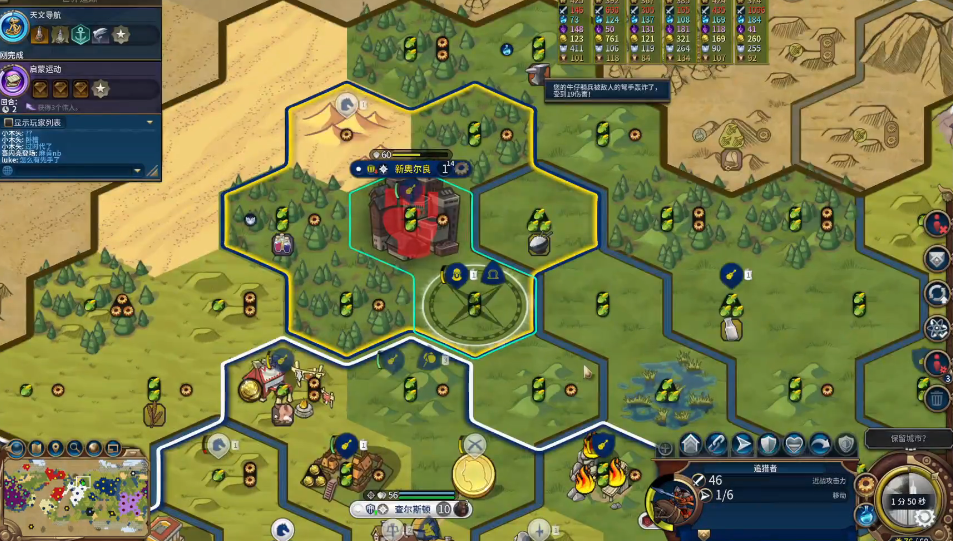Choose the heal heart unit action
This screenshot has width=953, height=541.
[x=794, y=443]
